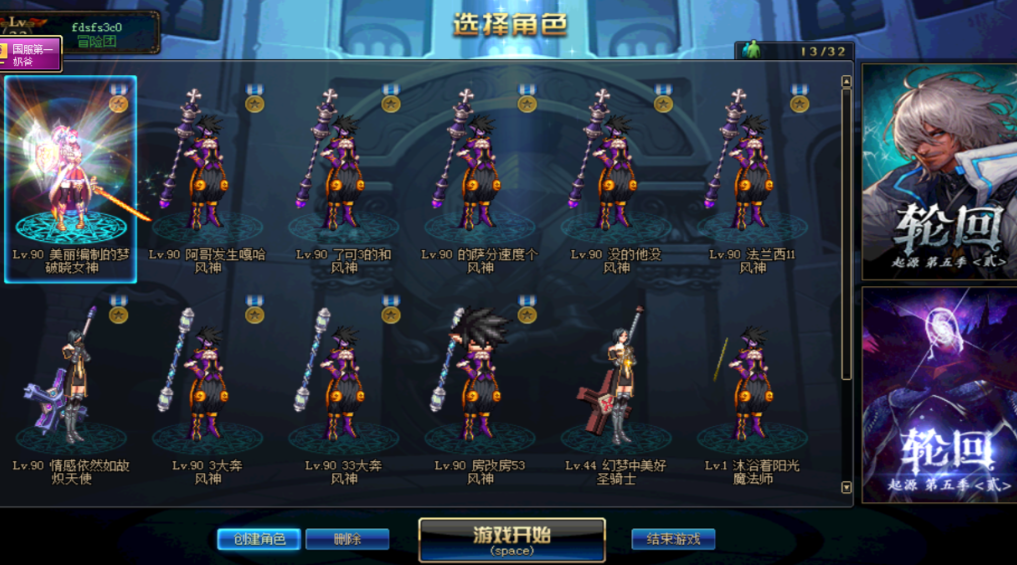Select the character named 的萨分速度个
This screenshot has width=1017, height=565.
[x=479, y=170]
